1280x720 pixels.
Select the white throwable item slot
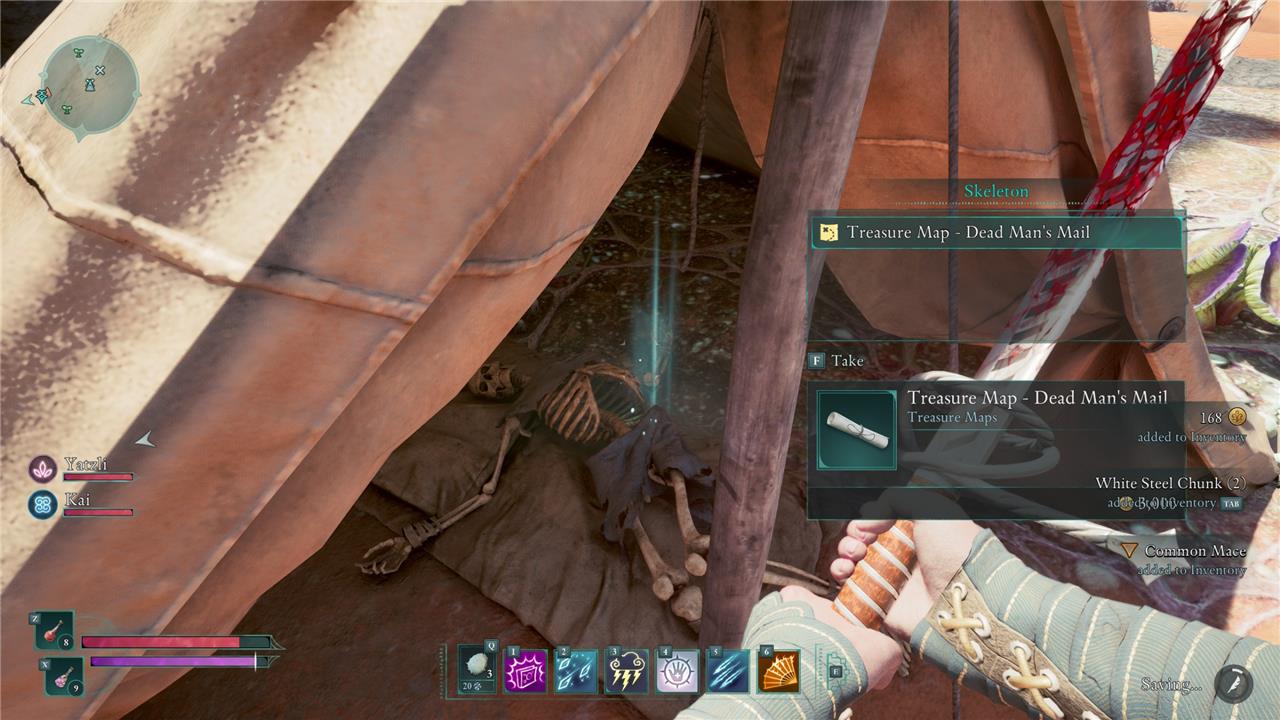[x=477, y=669]
